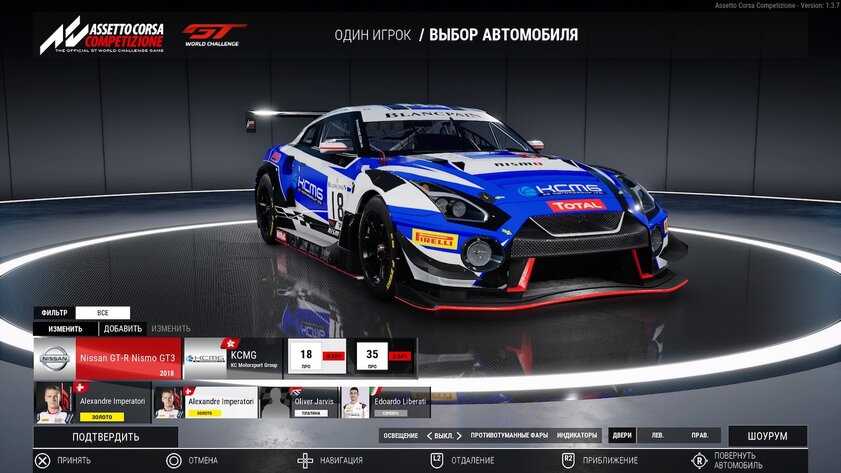Viewport: 841px width, 473px height.
Task: Choose the KCMG team tile
Action: point(234,357)
